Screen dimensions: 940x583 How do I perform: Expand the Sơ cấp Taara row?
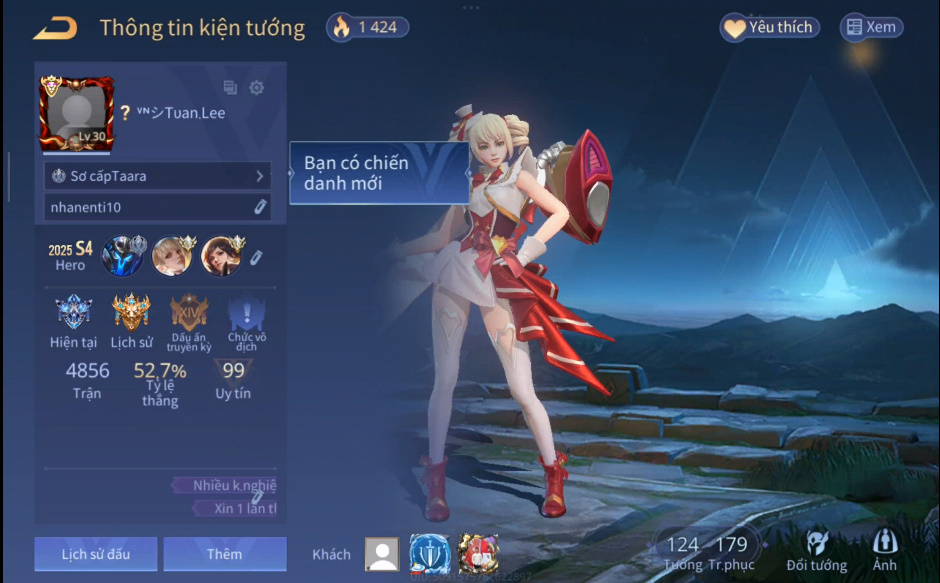pos(158,176)
